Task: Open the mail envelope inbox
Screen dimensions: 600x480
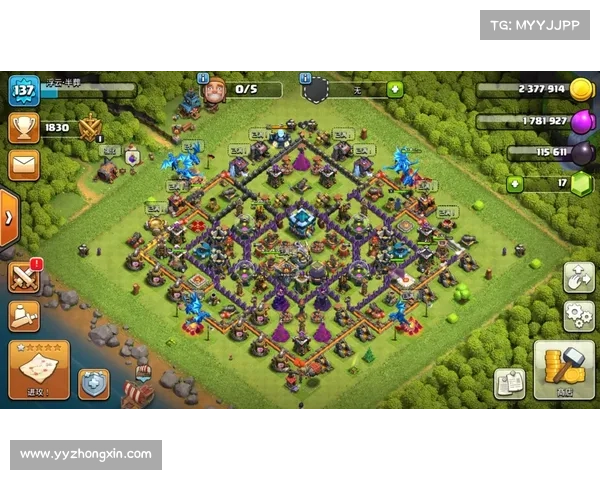Action: (23, 165)
